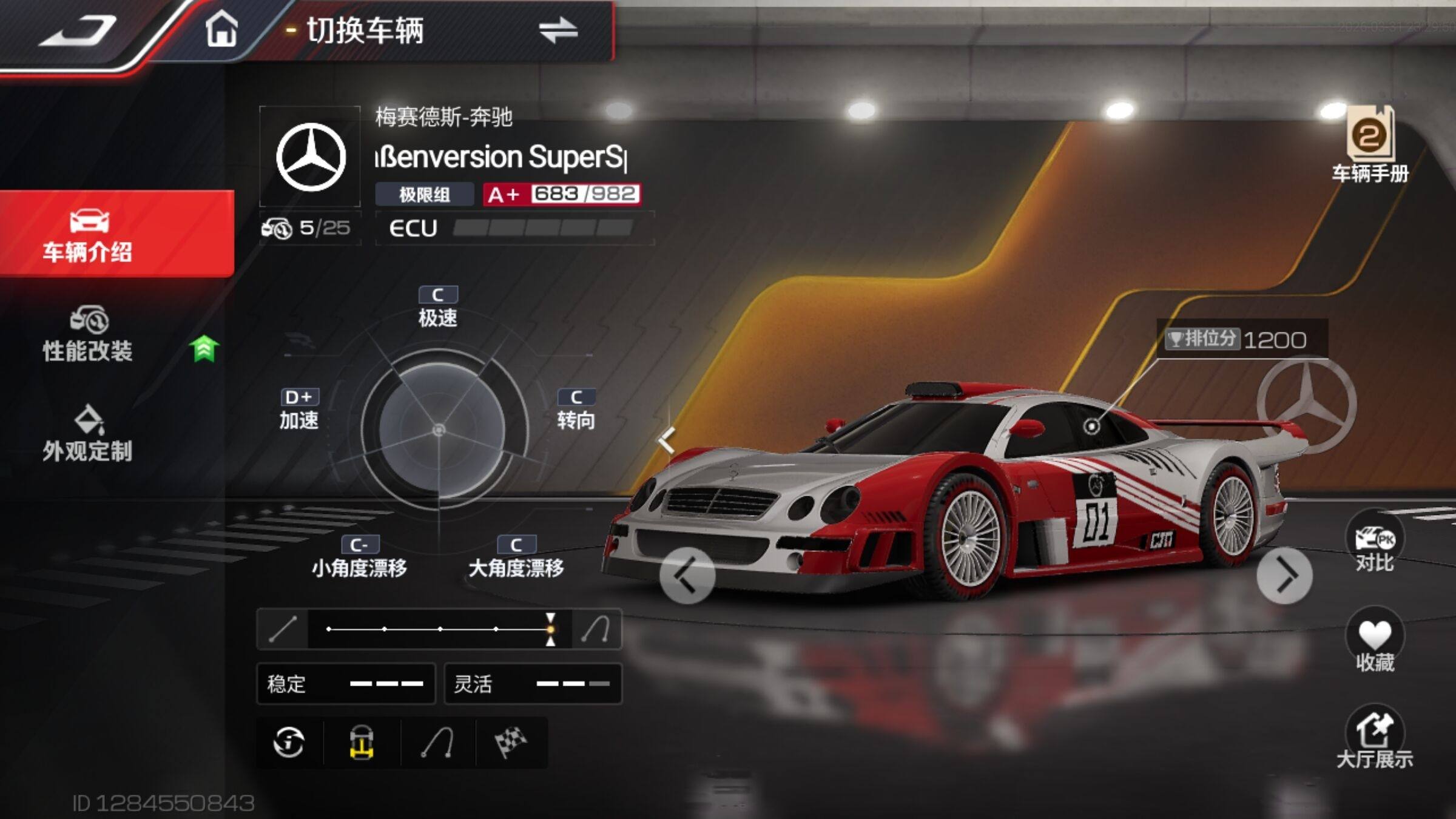The width and height of the screenshot is (1456, 819).
Task: Select the checkered flag icon
Action: pos(511,743)
